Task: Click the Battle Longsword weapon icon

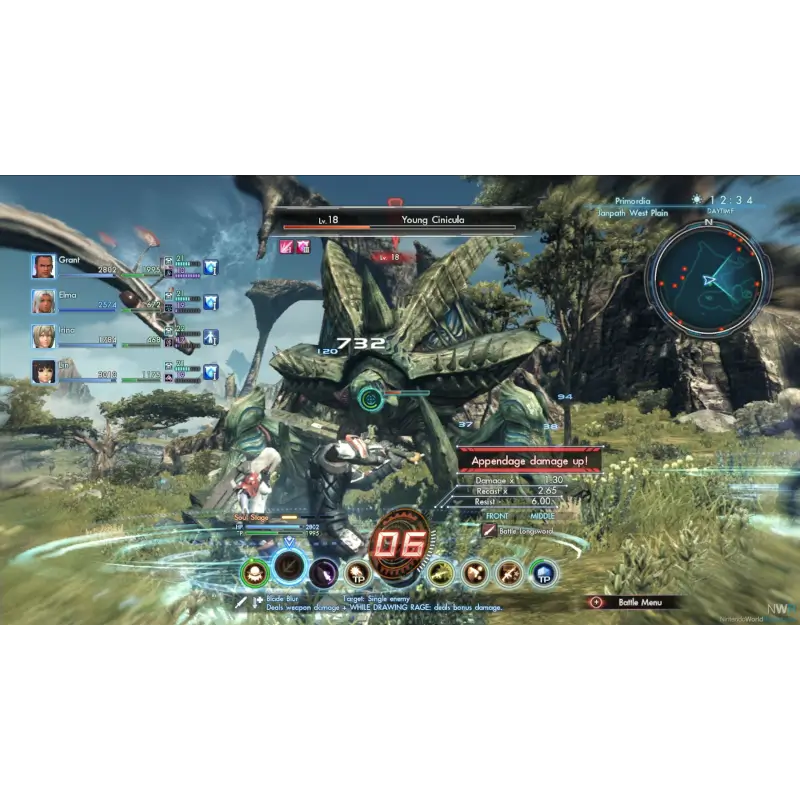Action: click(x=489, y=530)
